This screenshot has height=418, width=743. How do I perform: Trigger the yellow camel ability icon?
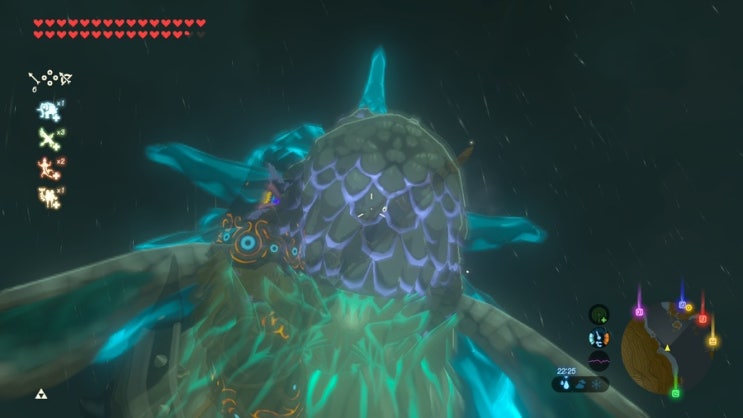click(47, 196)
